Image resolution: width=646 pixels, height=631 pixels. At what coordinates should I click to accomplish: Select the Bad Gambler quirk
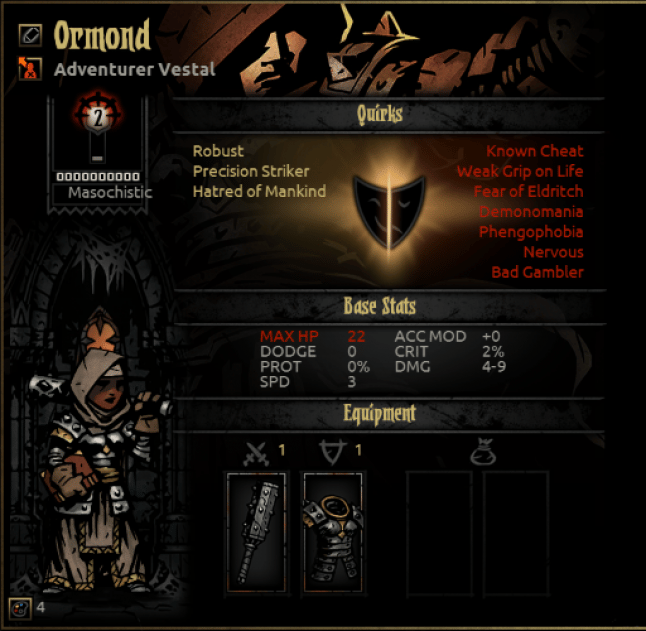(537, 272)
